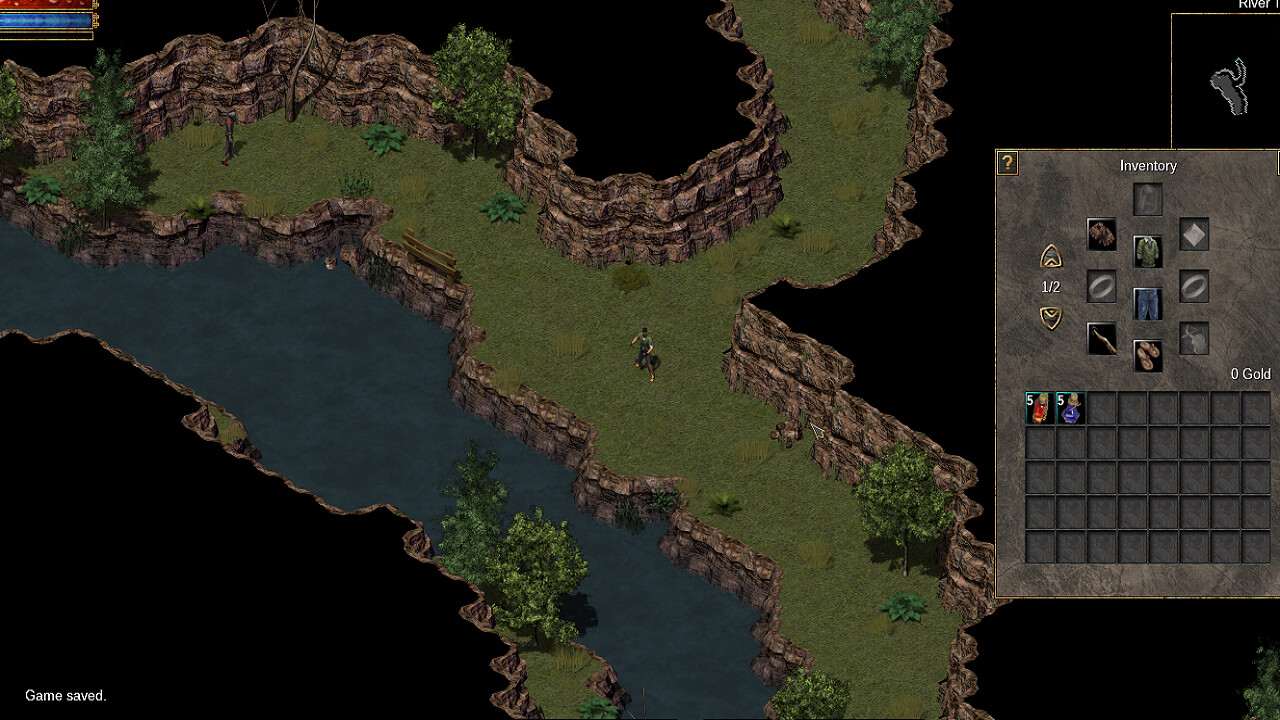The width and height of the screenshot is (1280, 720).
Task: Go to inventory page up with the arrow
Action: click(1052, 255)
